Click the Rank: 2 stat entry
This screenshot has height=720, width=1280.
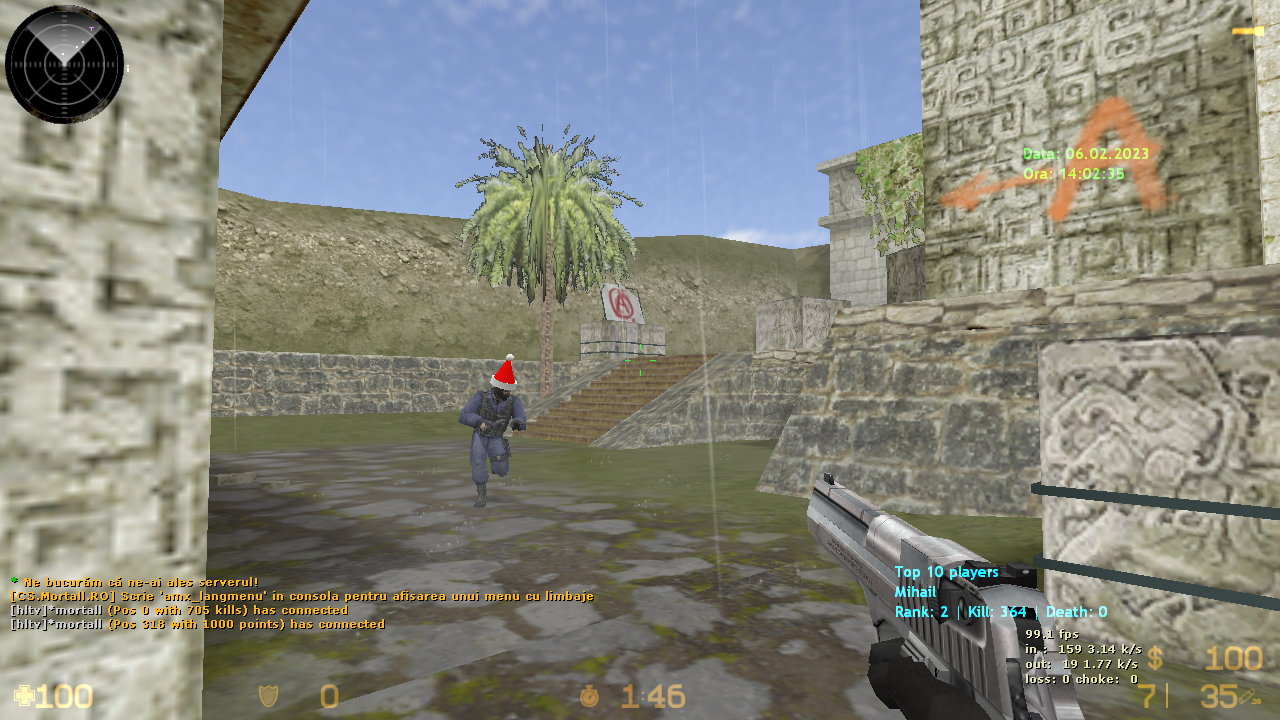click(x=924, y=610)
